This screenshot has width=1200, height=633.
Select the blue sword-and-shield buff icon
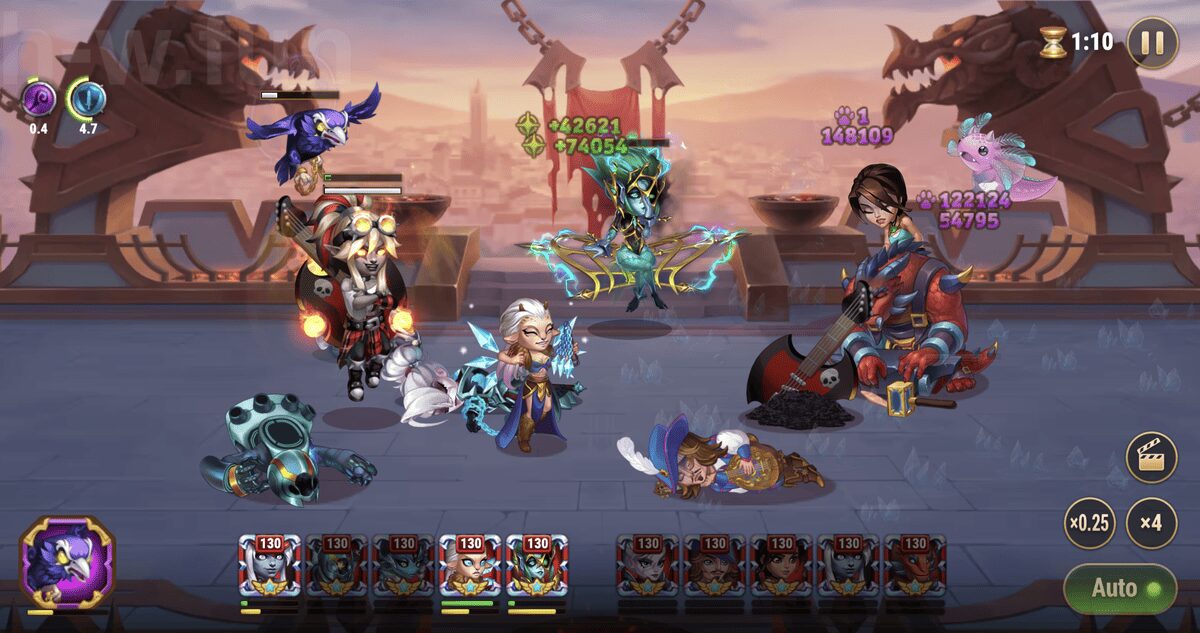pos(87,100)
